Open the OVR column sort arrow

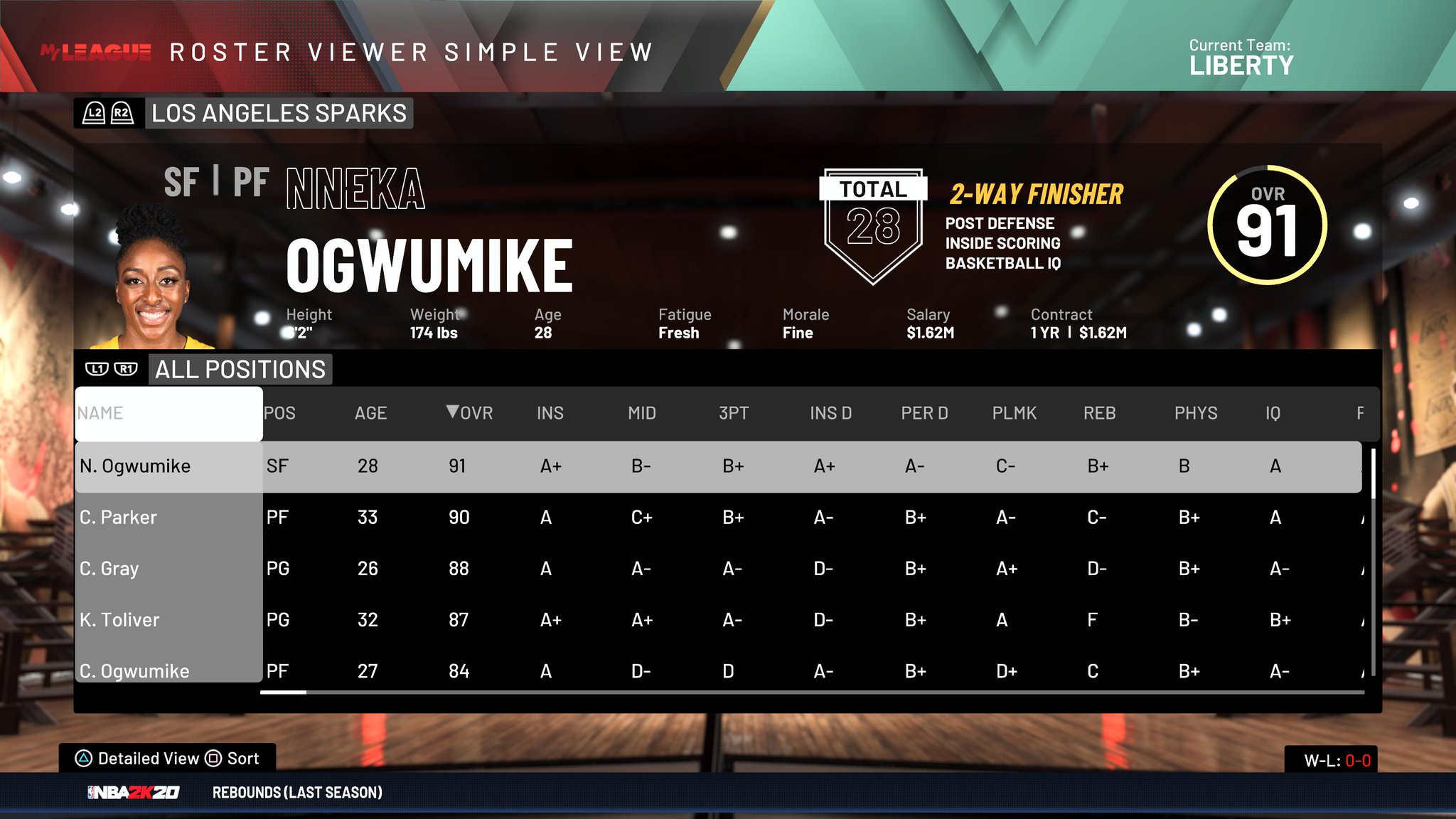(453, 412)
